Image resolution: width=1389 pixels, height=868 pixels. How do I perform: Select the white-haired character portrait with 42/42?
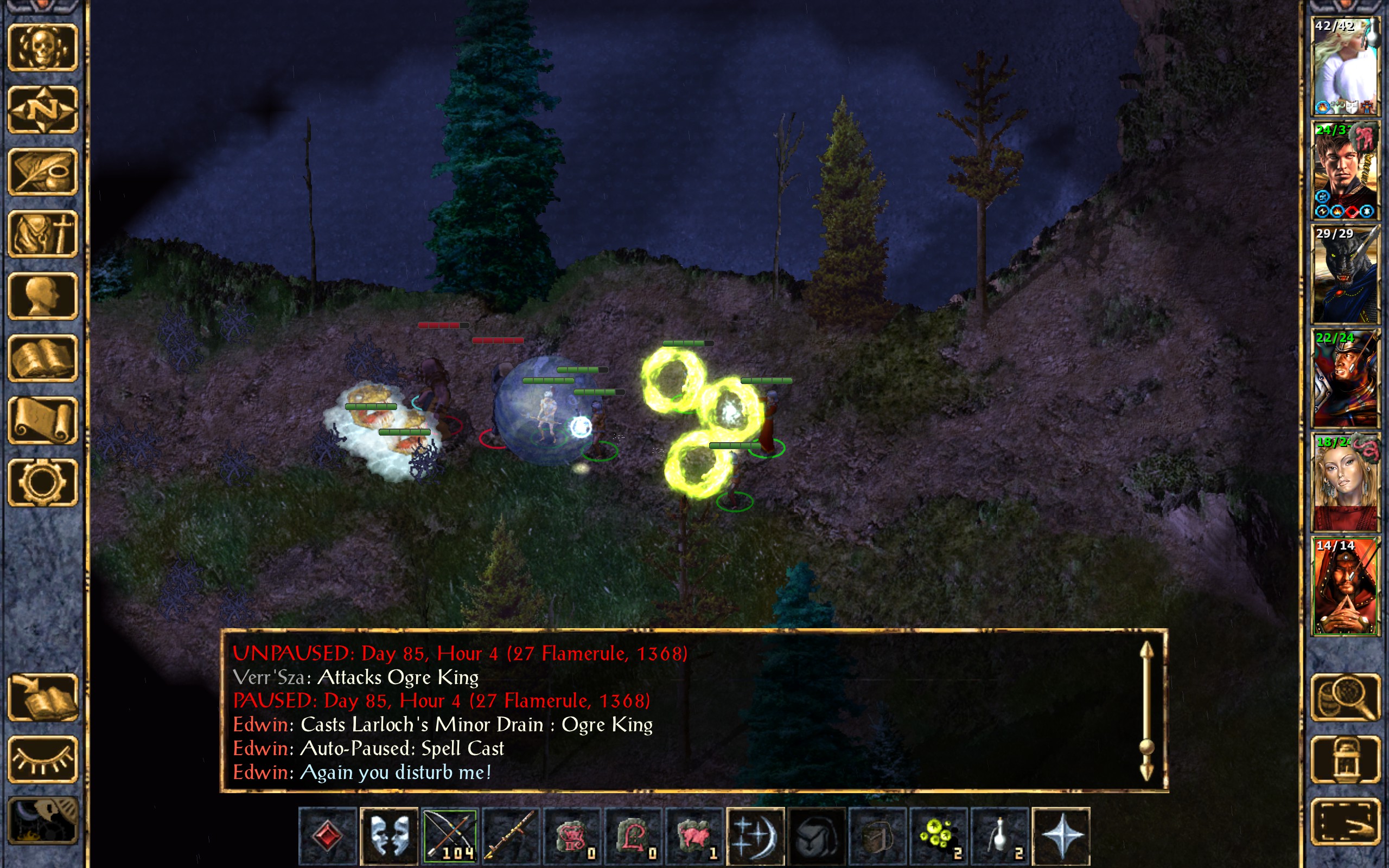1346,67
